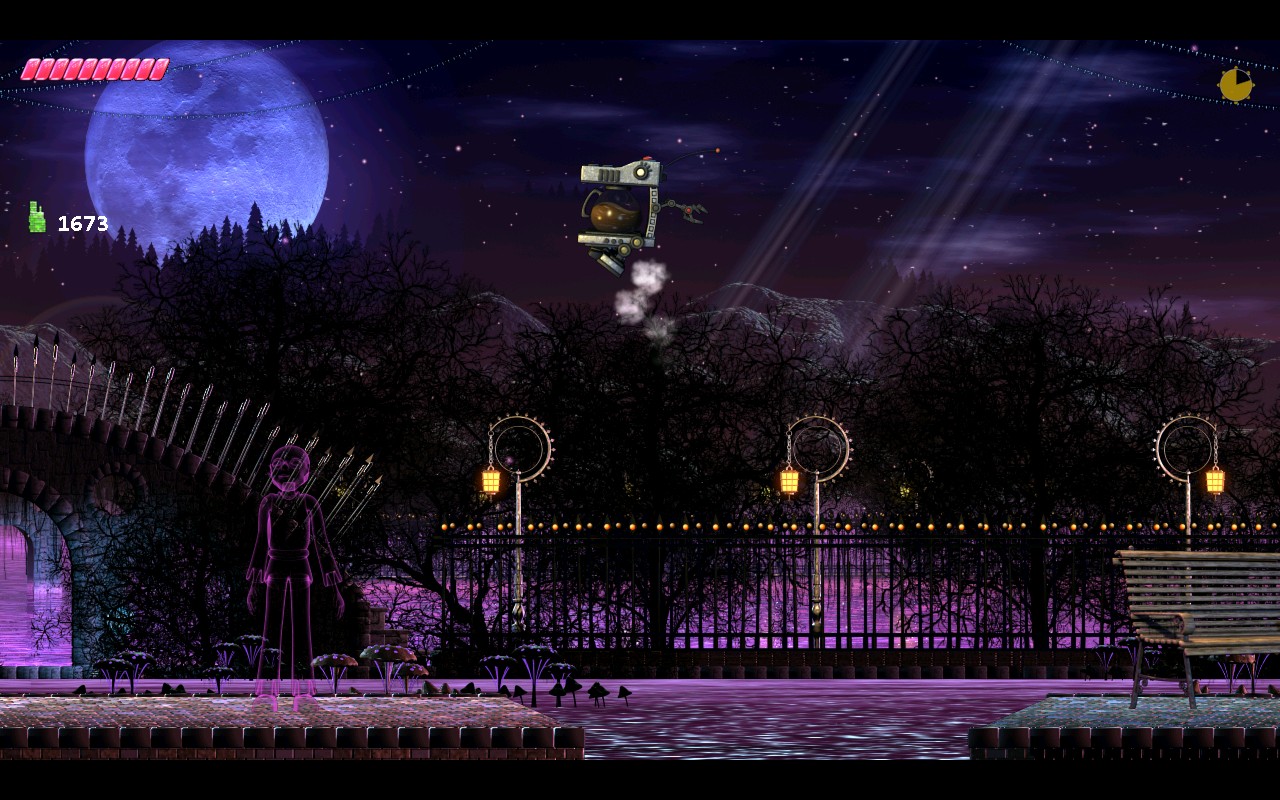
Task: Click the yellow clock gauge top-right
Action: coord(1235,85)
